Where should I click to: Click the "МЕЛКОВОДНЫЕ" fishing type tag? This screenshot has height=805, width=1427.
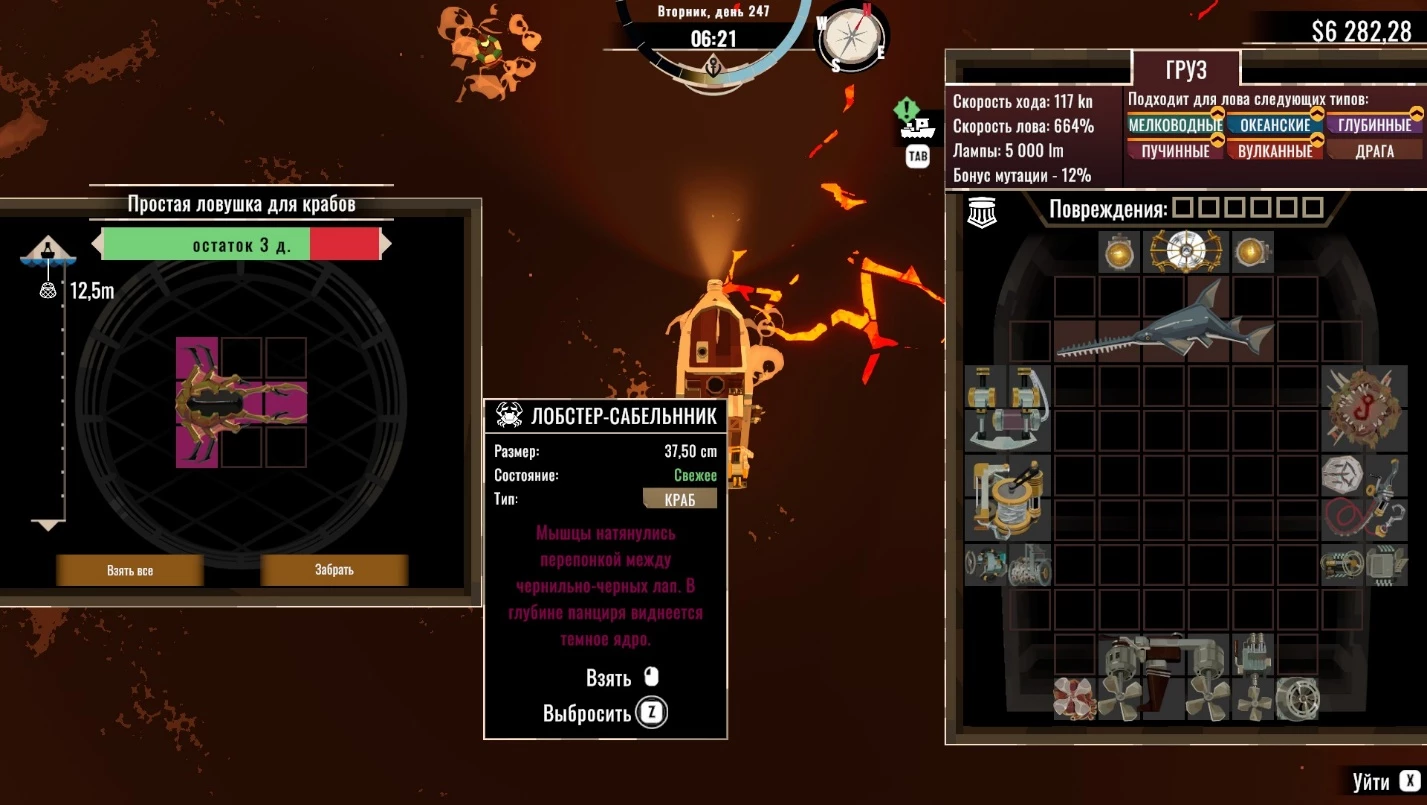click(x=1175, y=126)
